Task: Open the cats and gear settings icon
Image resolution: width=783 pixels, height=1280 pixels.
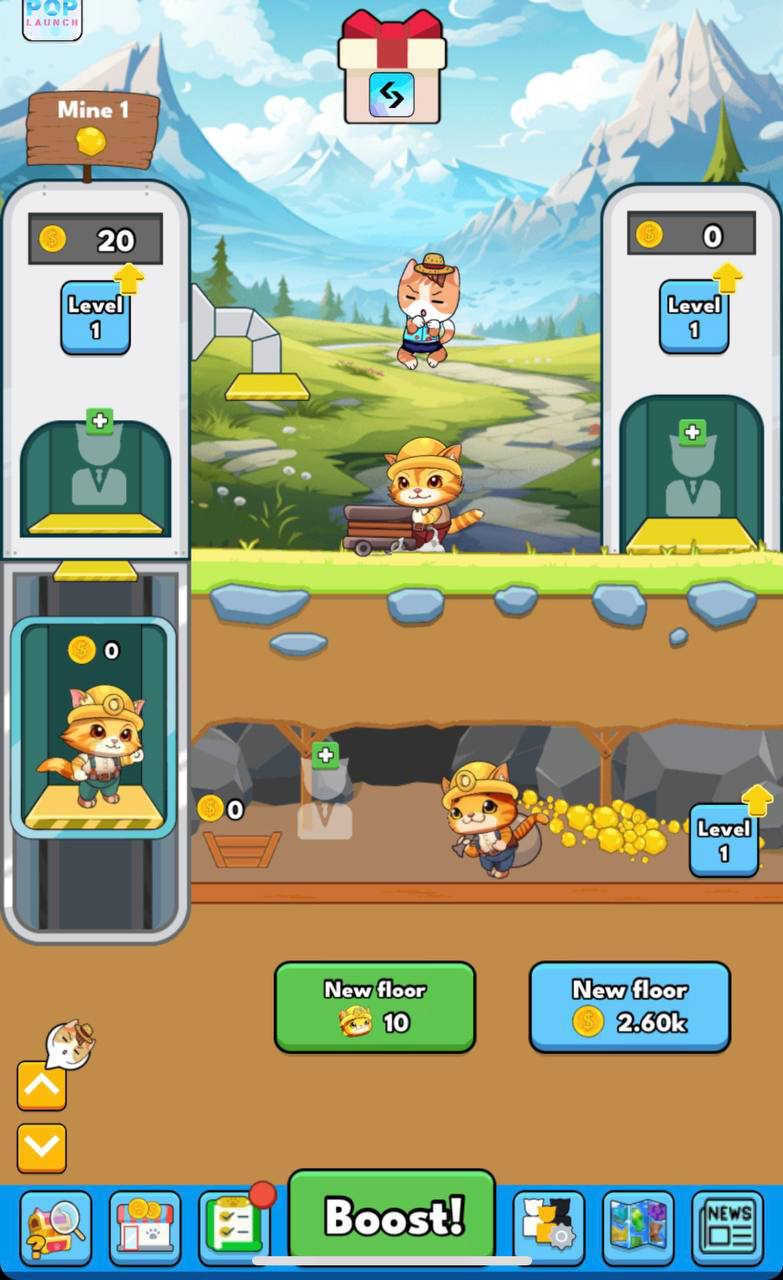Action: pos(548,1227)
